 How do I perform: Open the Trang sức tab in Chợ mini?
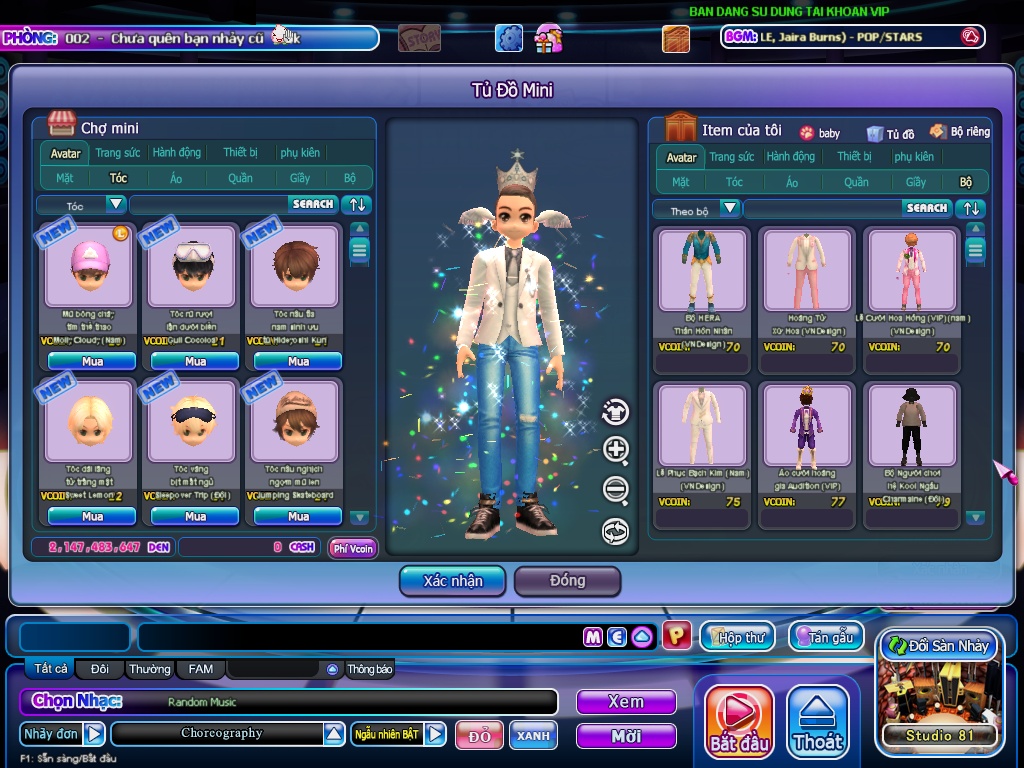tap(118, 153)
